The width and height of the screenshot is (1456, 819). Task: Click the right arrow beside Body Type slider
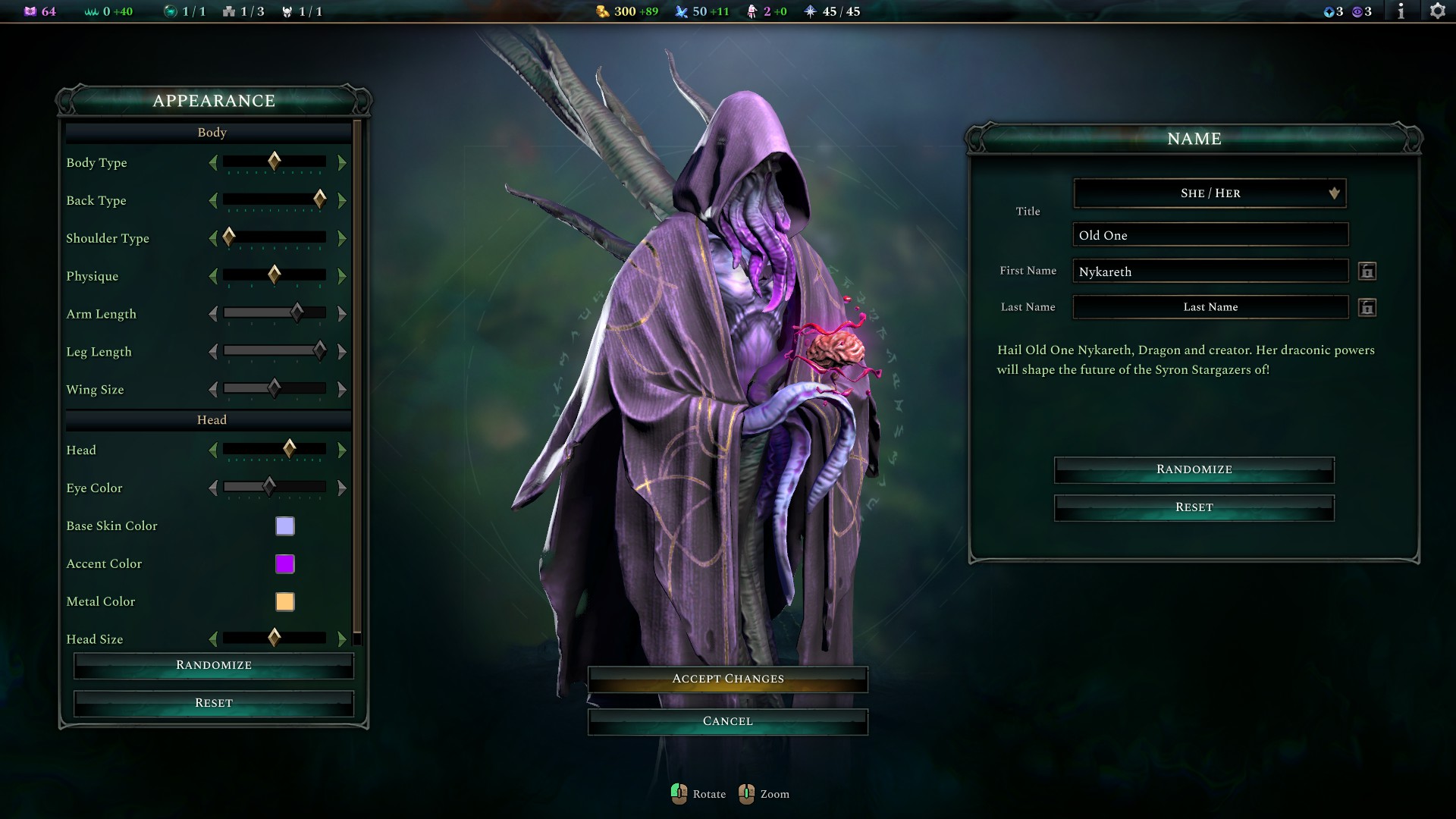pos(342,162)
